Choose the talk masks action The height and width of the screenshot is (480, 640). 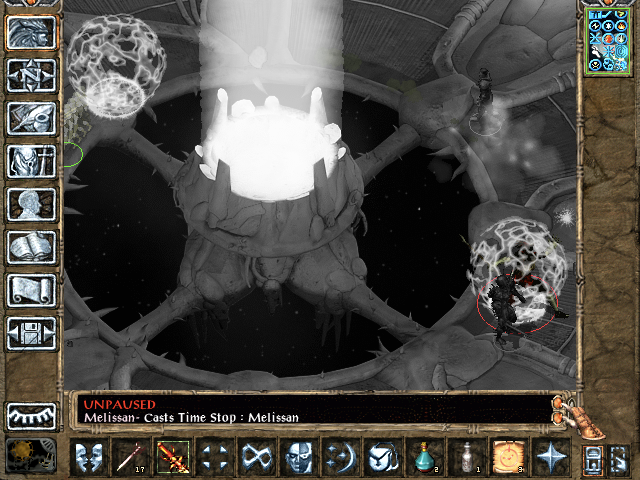[x=89, y=458]
